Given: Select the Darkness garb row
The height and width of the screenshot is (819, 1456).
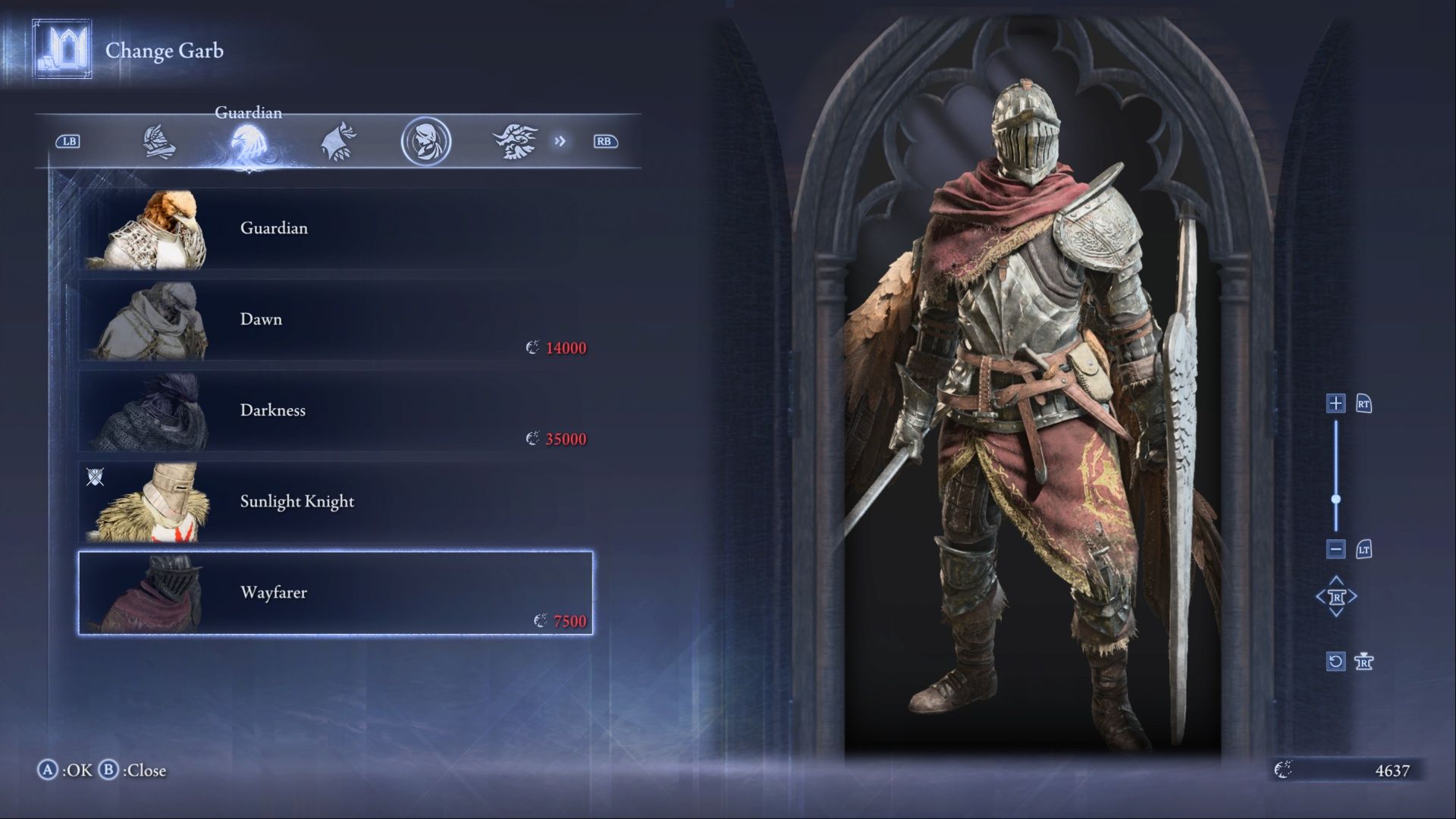Looking at the screenshot, I should pos(335,410).
